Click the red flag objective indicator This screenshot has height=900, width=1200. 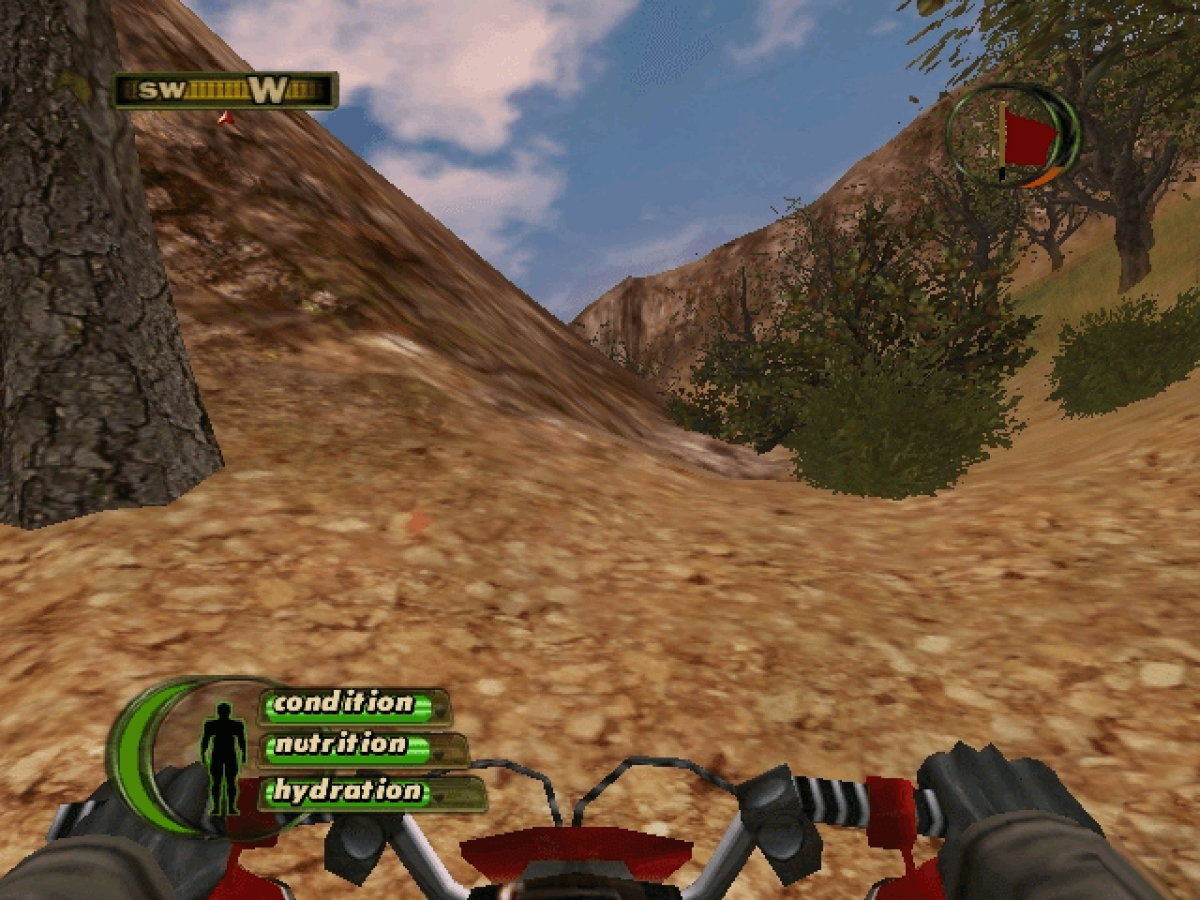coord(1026,139)
